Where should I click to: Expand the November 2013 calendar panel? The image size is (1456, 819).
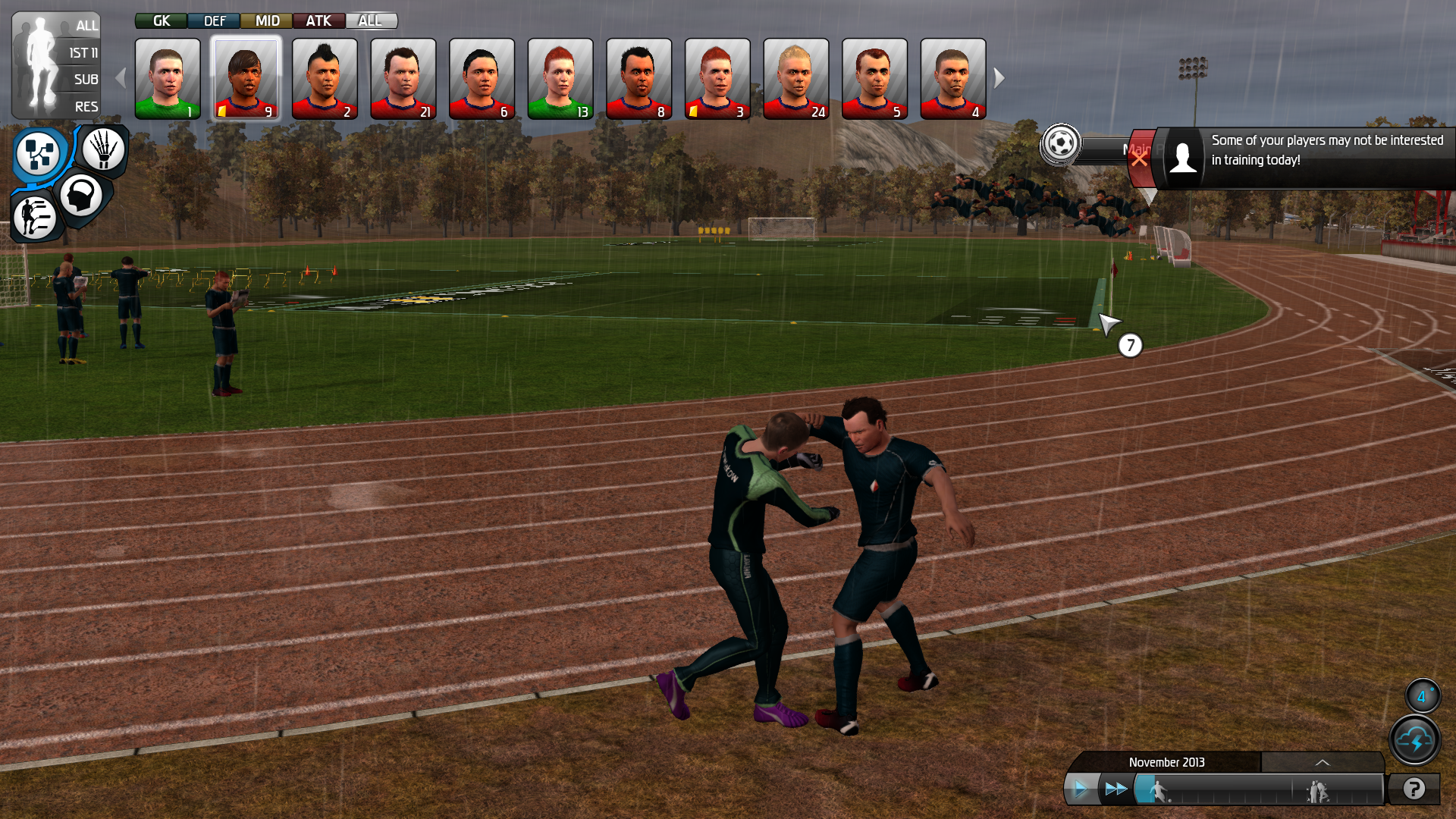pos(1322,762)
